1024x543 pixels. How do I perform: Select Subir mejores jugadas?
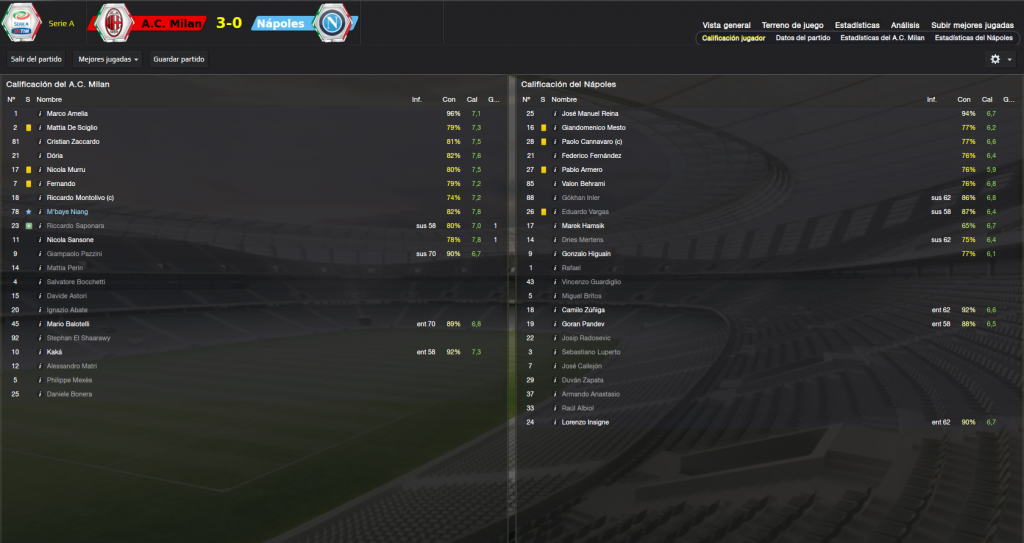pos(972,25)
